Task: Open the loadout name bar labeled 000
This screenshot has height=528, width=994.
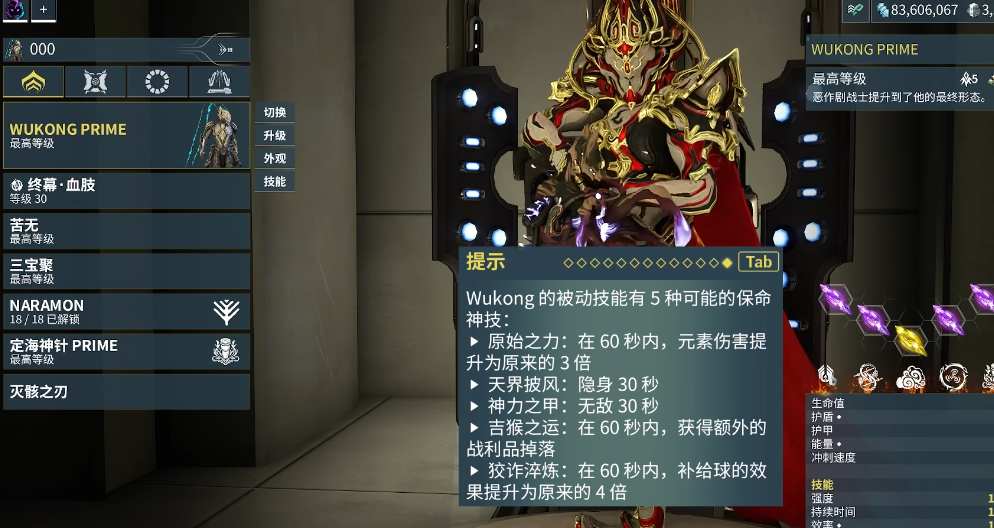Action: [x=126, y=49]
